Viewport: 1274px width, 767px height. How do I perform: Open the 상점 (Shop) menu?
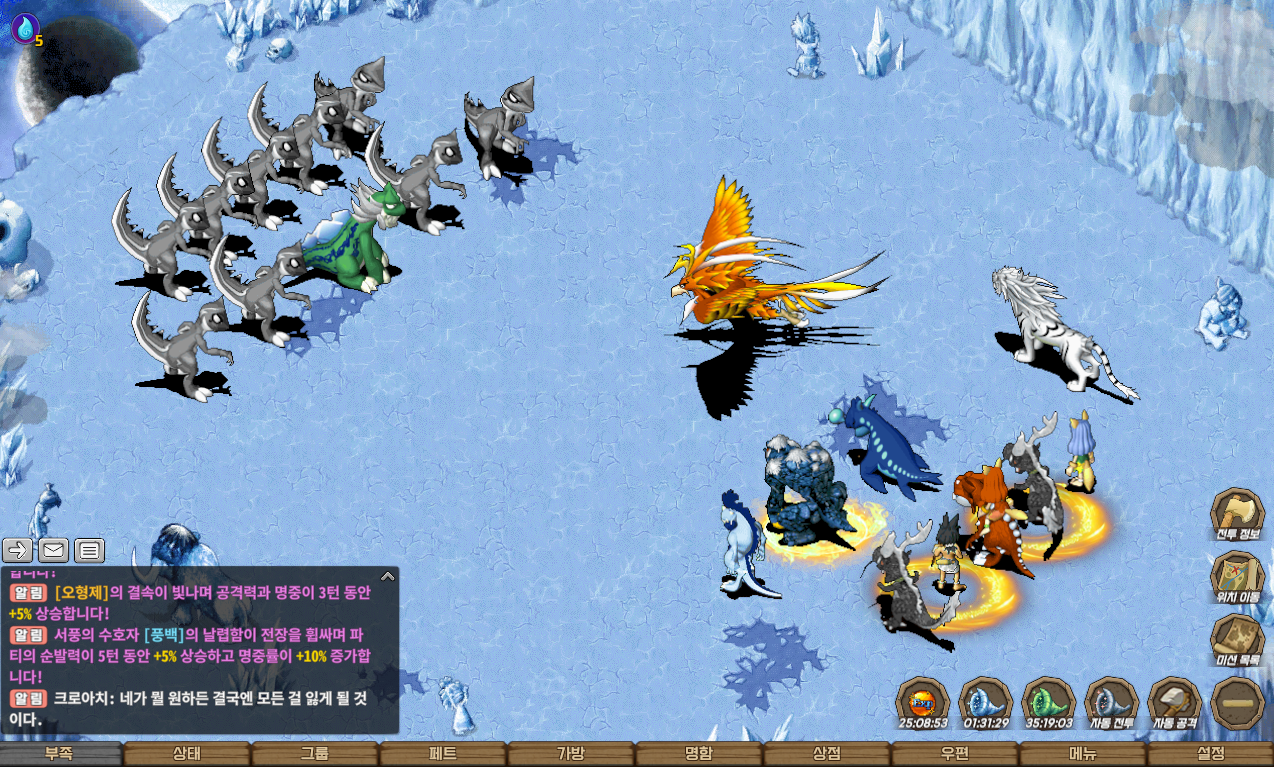point(827,754)
